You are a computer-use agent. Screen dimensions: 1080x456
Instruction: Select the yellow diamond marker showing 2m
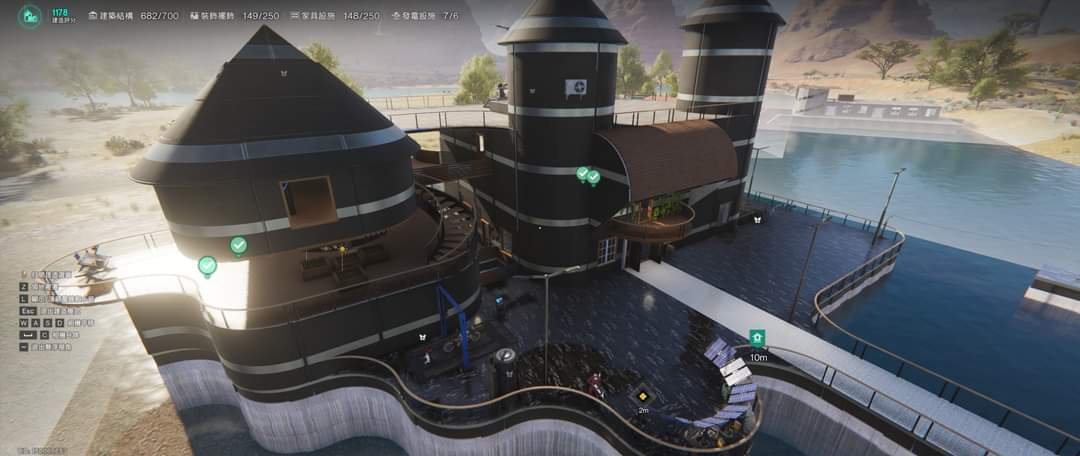click(644, 394)
